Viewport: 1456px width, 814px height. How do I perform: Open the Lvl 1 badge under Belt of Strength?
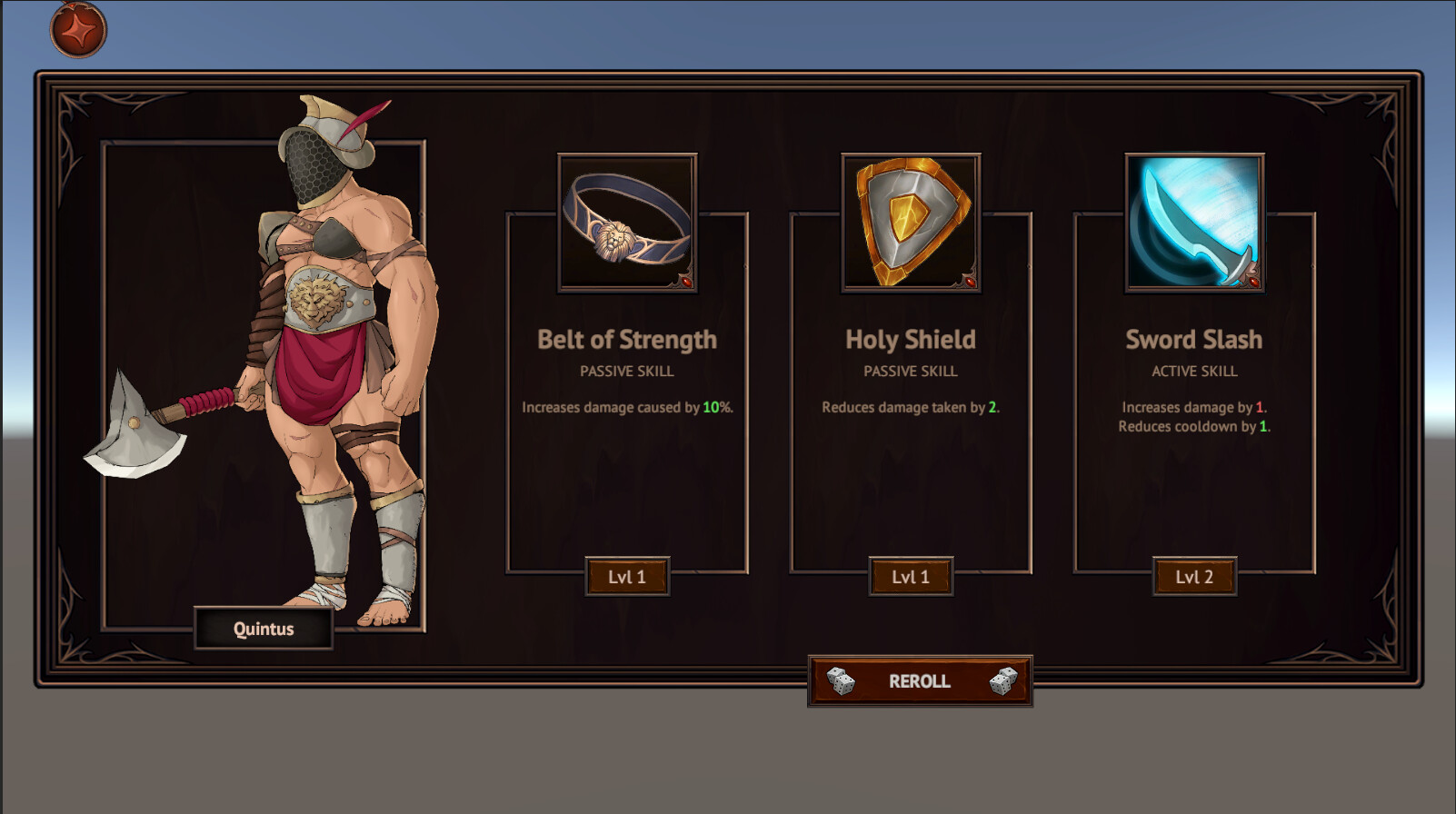point(627,576)
